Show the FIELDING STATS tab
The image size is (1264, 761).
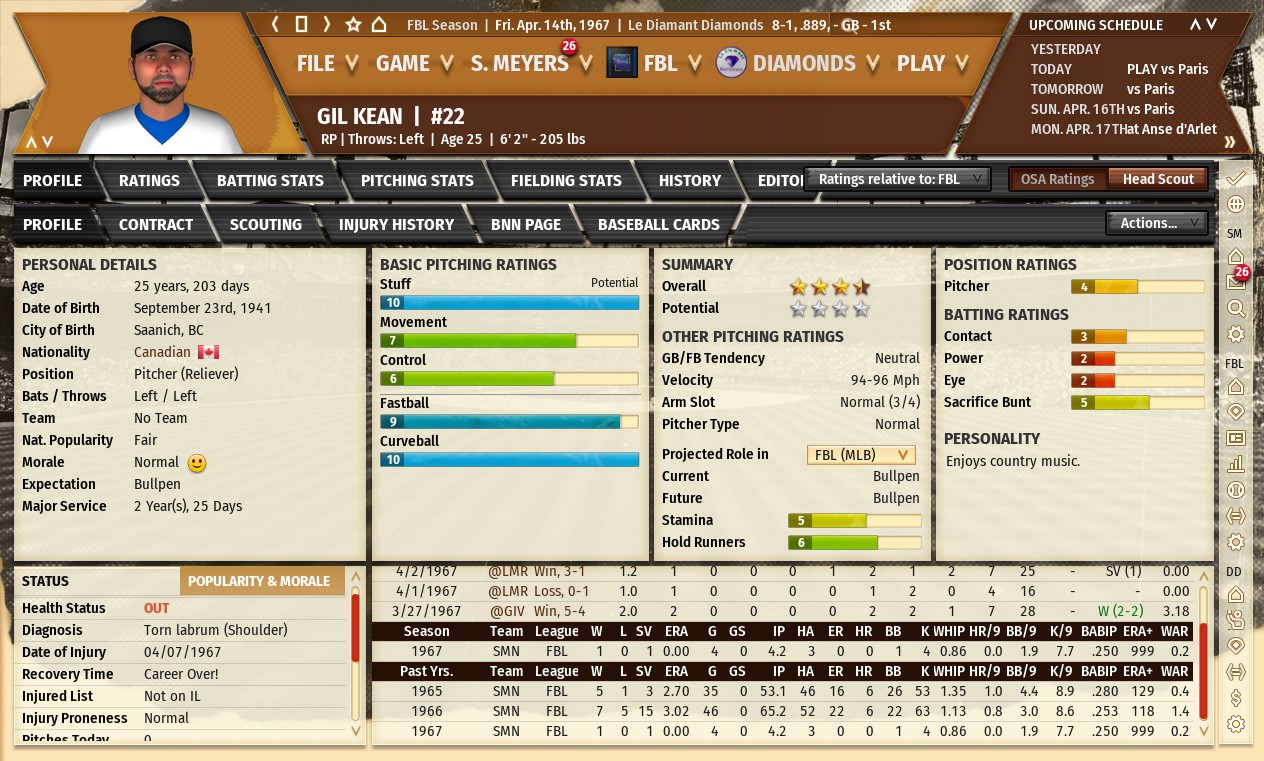click(x=566, y=180)
